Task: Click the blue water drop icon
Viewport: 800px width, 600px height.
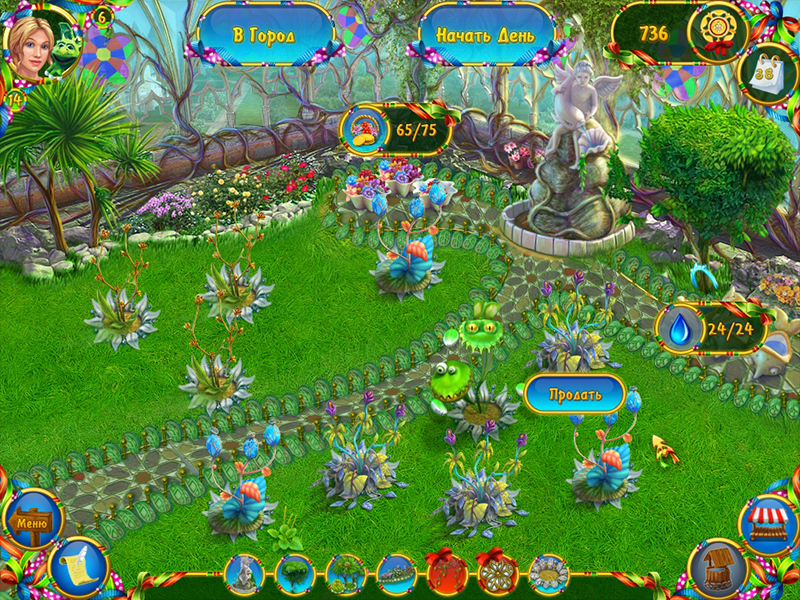Action: pyautogui.click(x=682, y=329)
